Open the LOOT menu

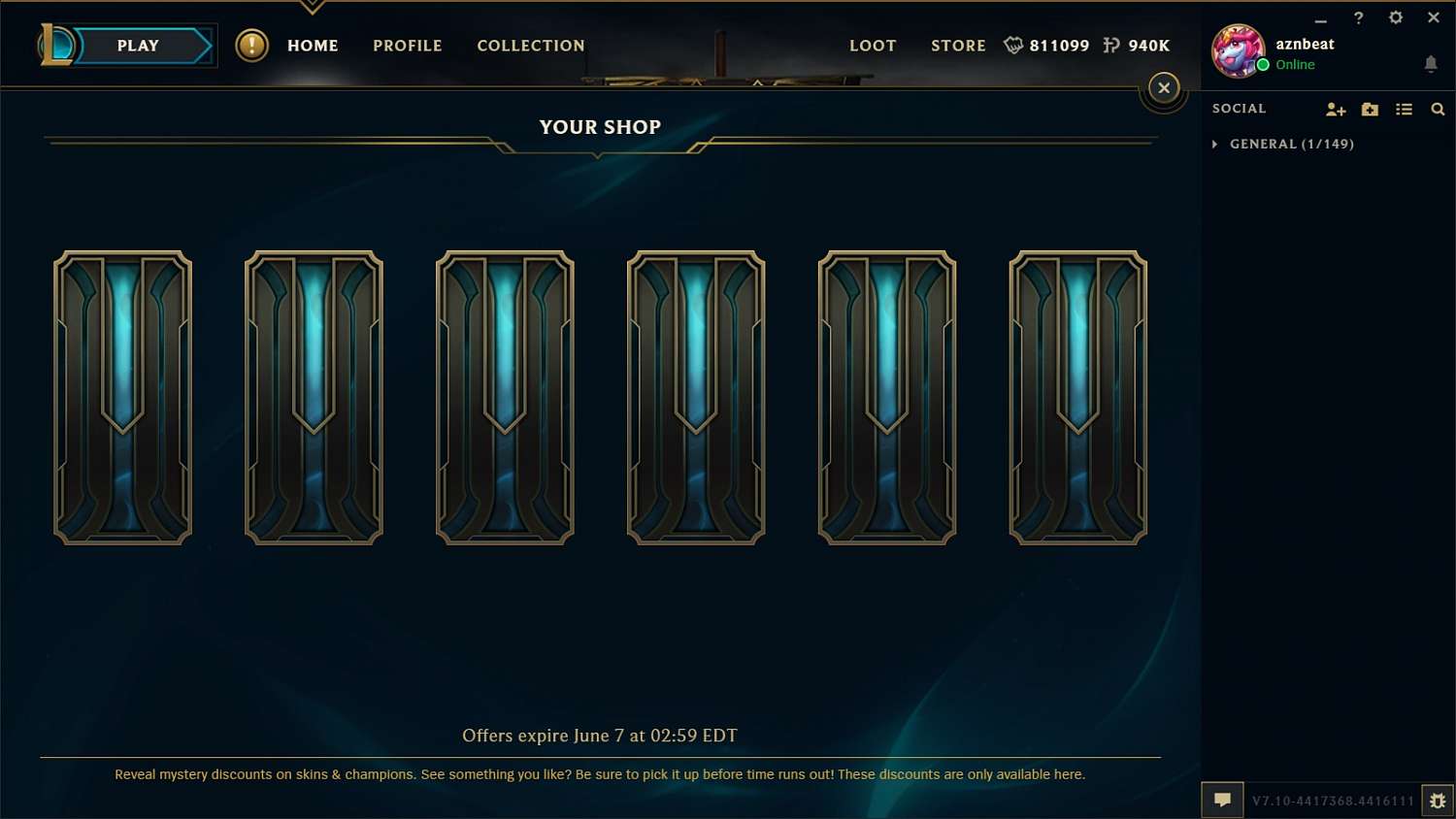[873, 46]
